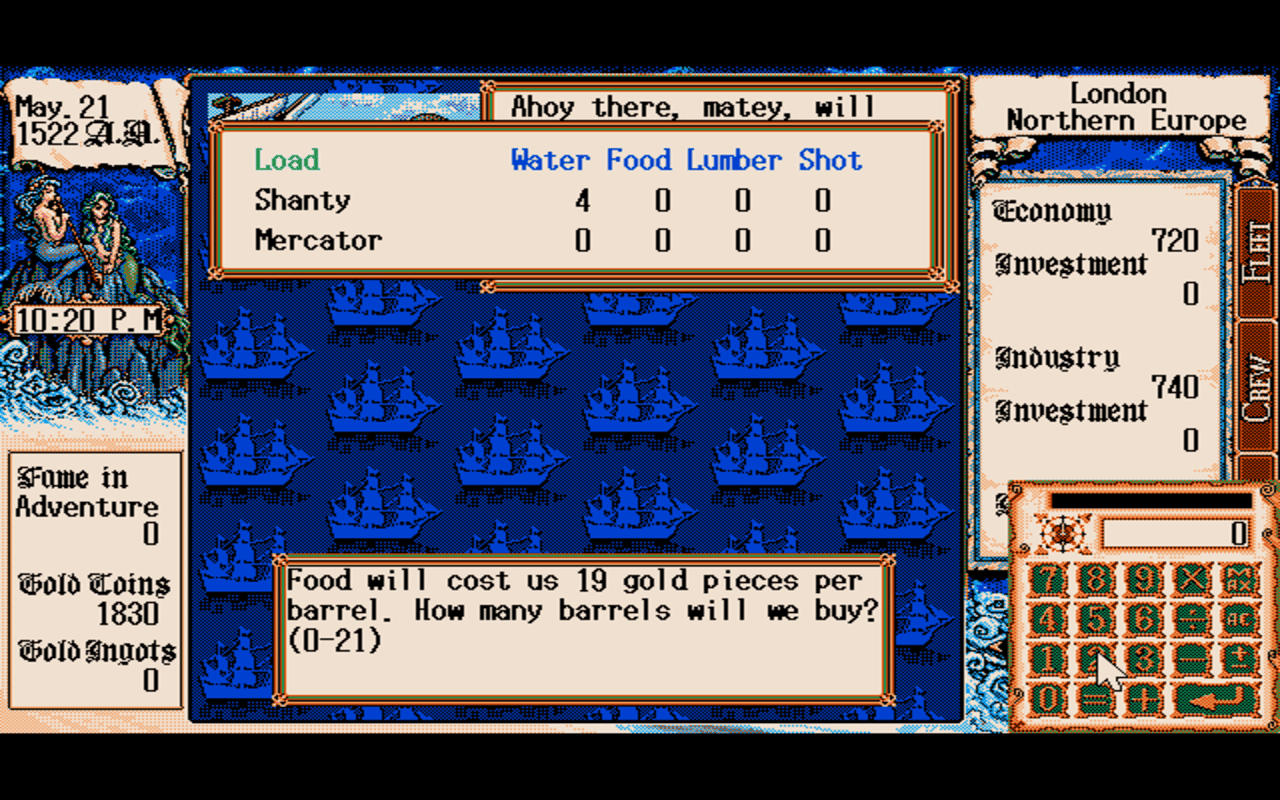
Task: Select the Mercator row in the Load table
Action: 318,239
